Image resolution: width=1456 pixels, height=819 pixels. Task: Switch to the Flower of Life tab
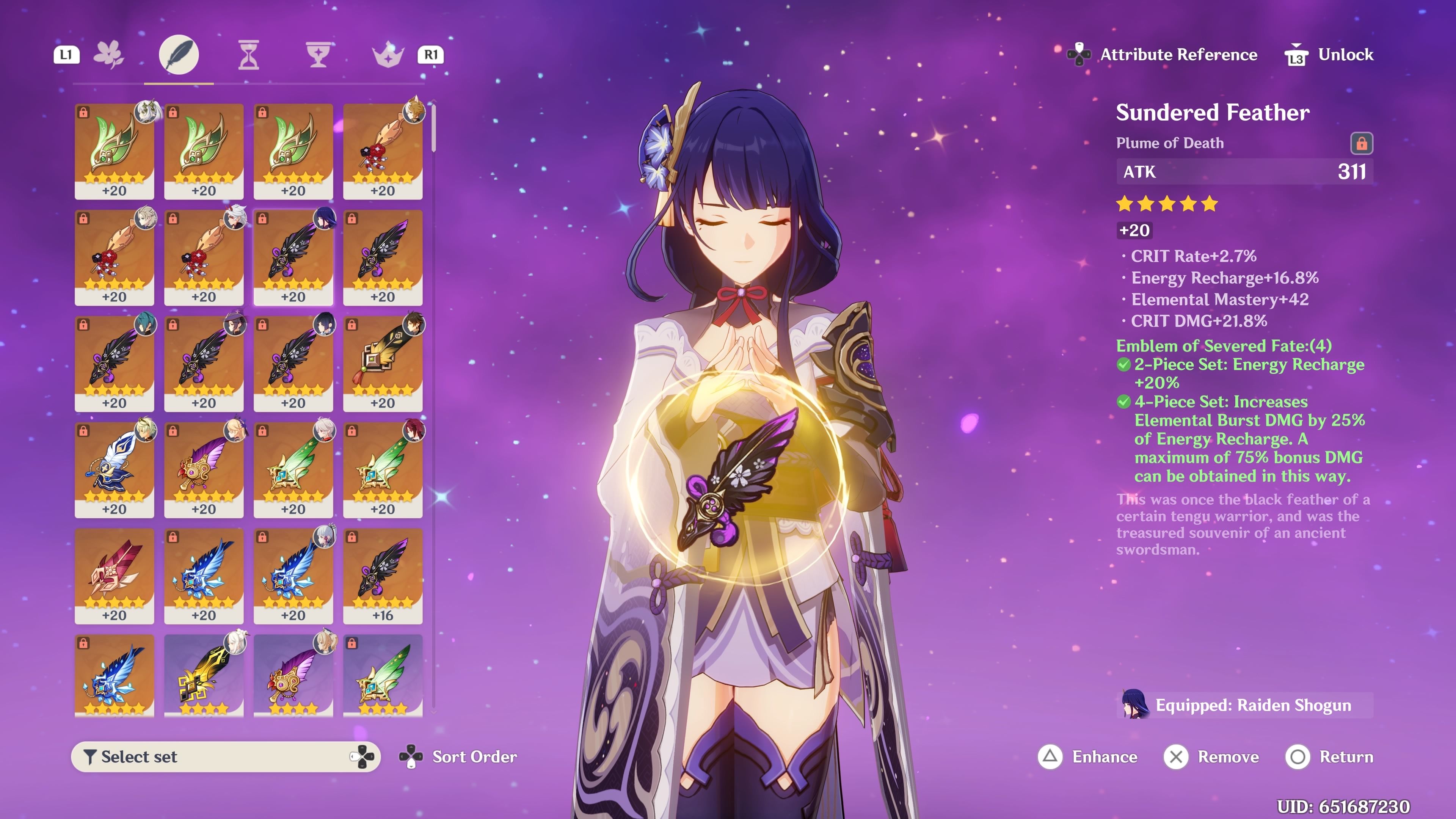click(108, 55)
